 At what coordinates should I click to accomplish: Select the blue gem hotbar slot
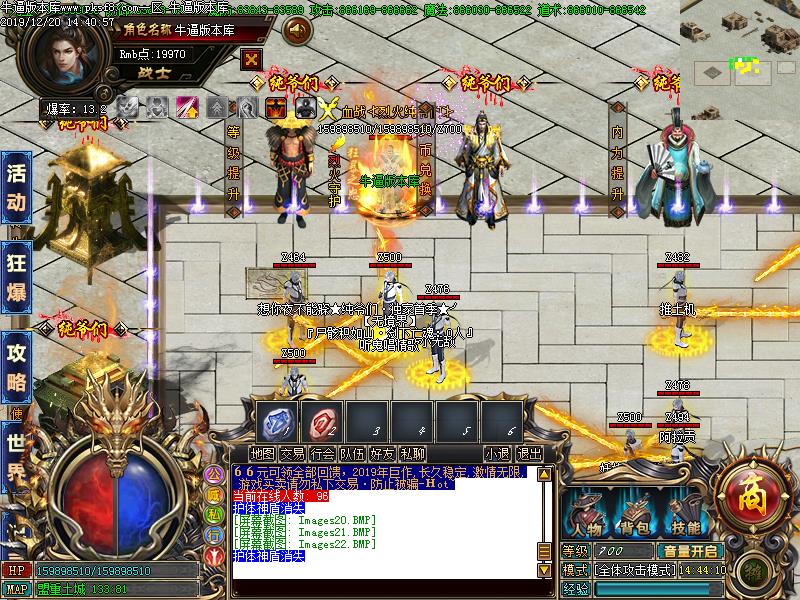coord(277,420)
